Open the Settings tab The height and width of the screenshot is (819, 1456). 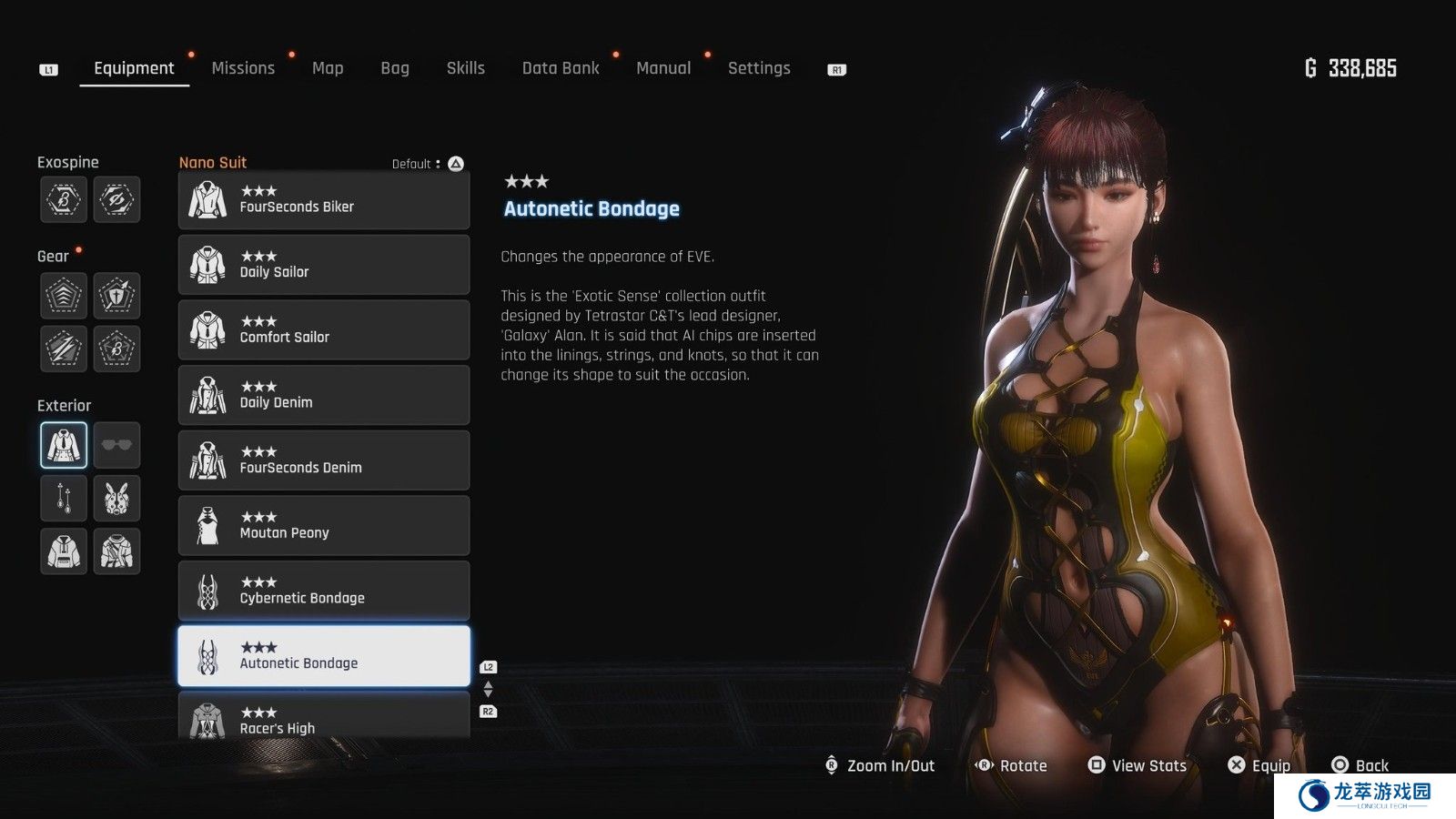coord(759,68)
